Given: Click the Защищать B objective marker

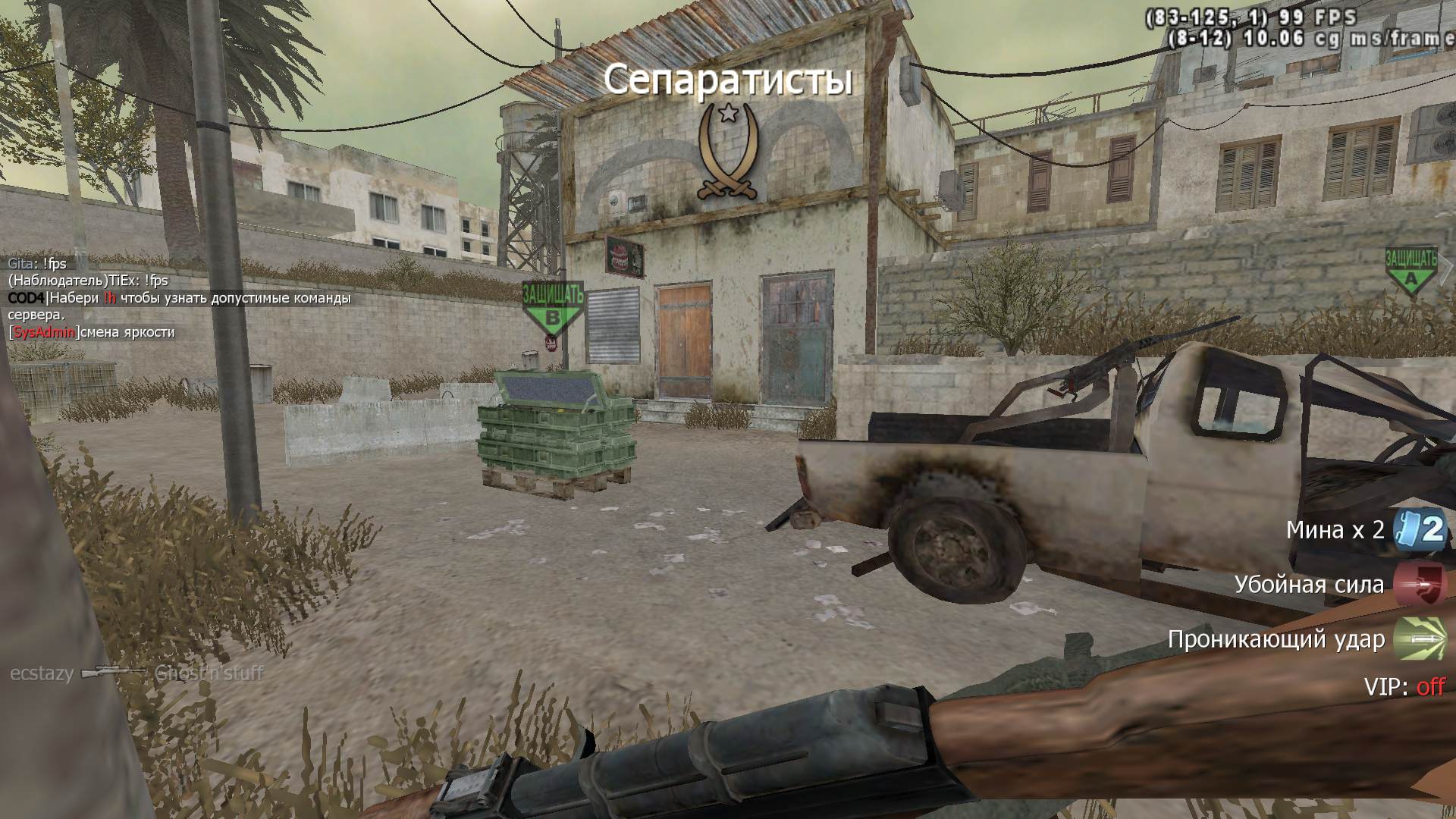Looking at the screenshot, I should tap(554, 308).
